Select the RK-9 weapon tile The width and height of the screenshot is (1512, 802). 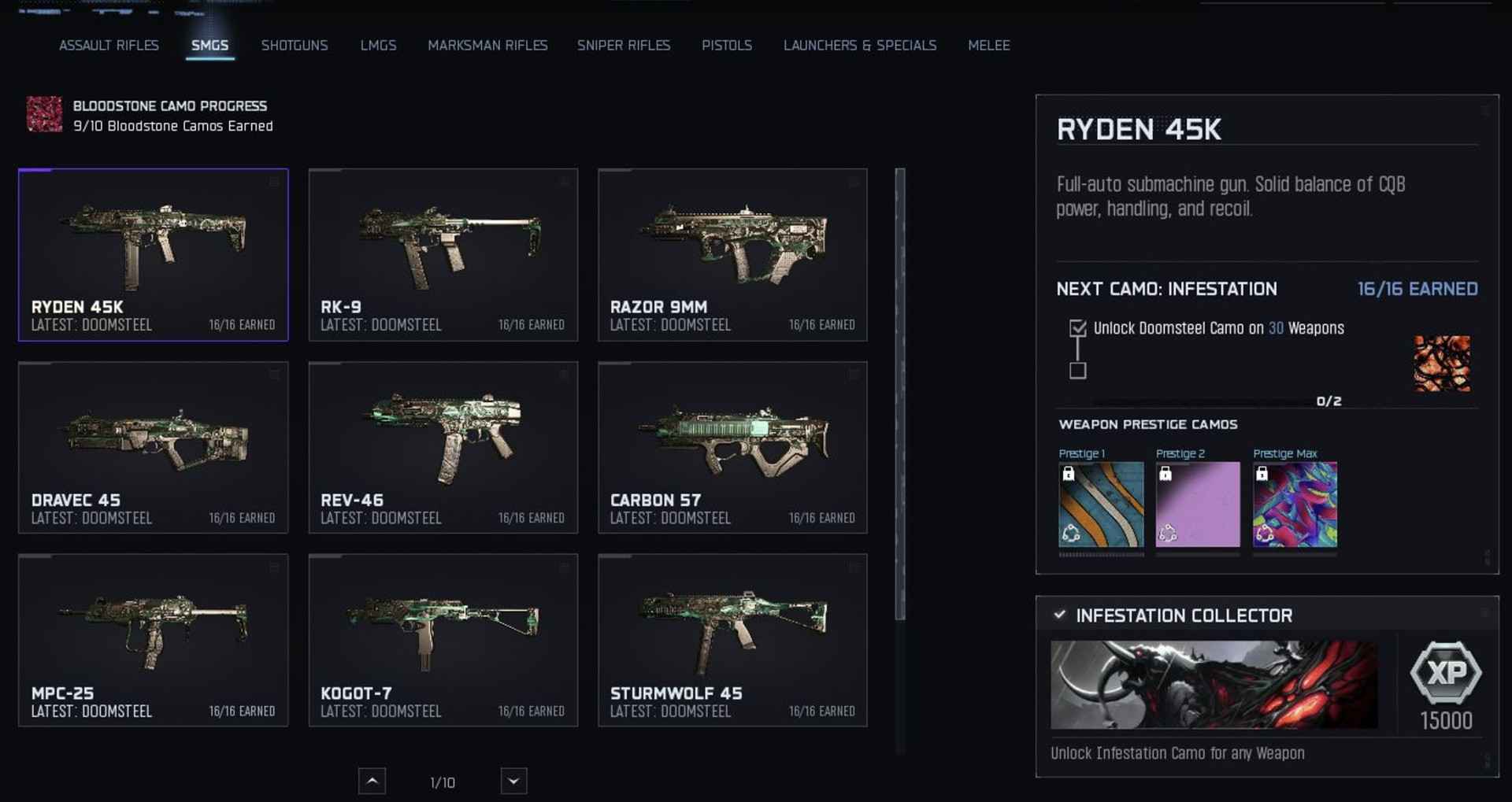click(x=443, y=254)
